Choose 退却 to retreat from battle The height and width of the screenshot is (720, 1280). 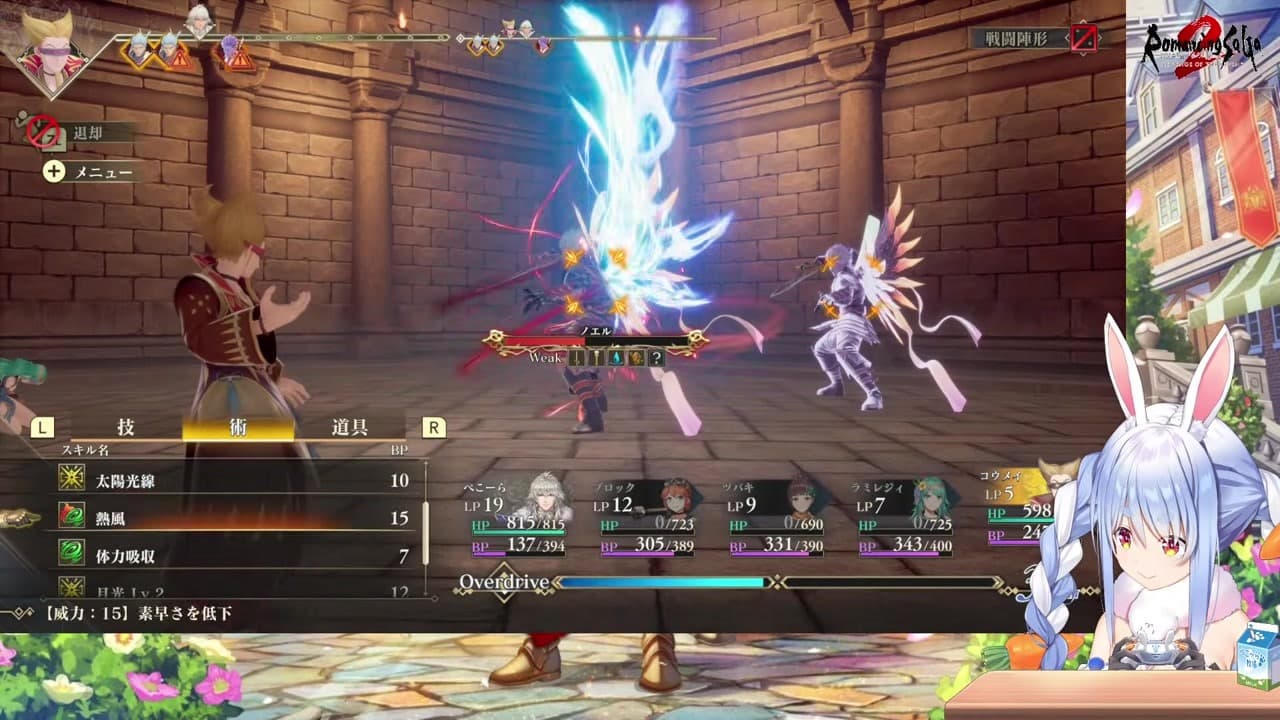(86, 132)
